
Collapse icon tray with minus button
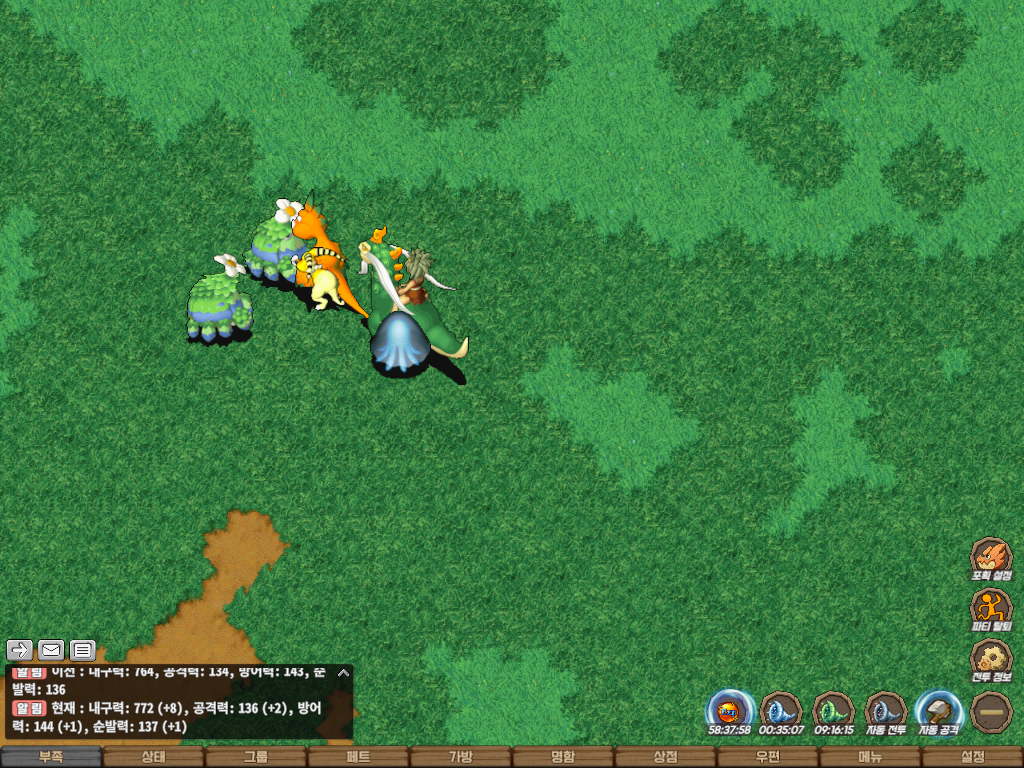(x=991, y=711)
